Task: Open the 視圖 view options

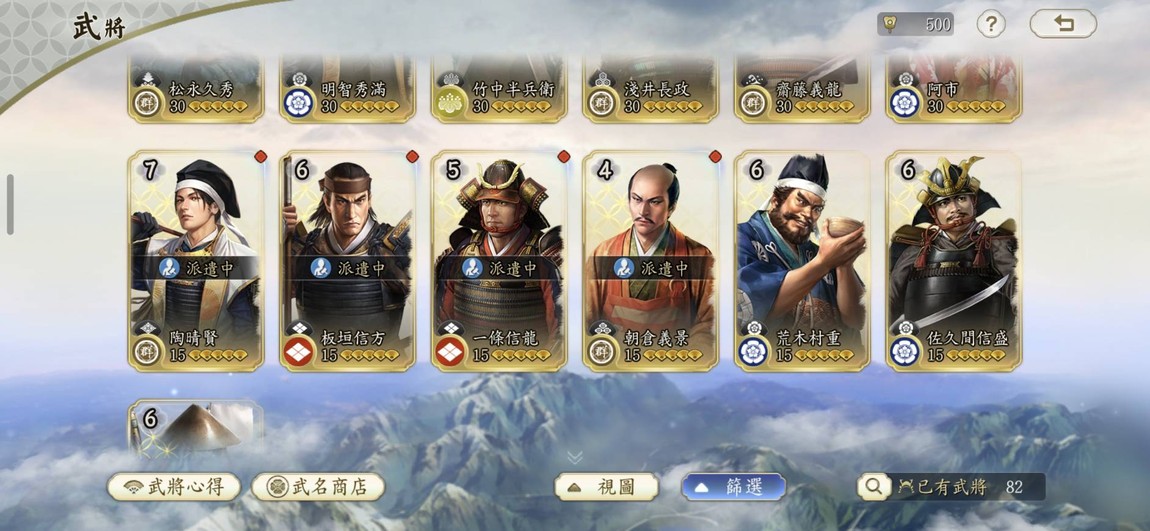Action: tap(607, 487)
